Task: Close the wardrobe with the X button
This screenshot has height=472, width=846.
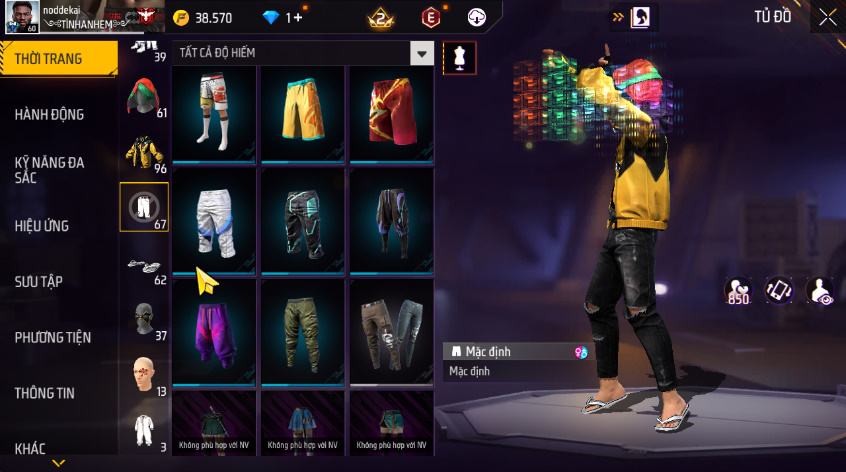Action: coord(828,17)
